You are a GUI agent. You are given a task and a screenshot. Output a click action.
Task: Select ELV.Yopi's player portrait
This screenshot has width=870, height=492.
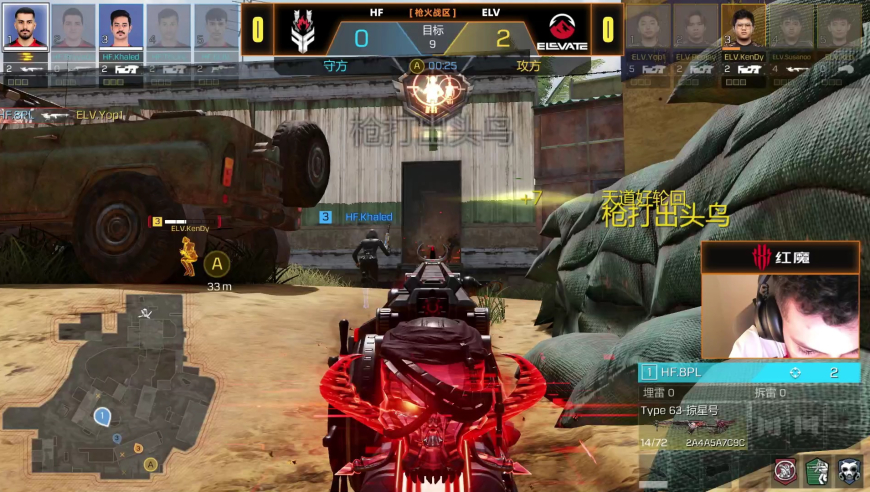coord(648,27)
